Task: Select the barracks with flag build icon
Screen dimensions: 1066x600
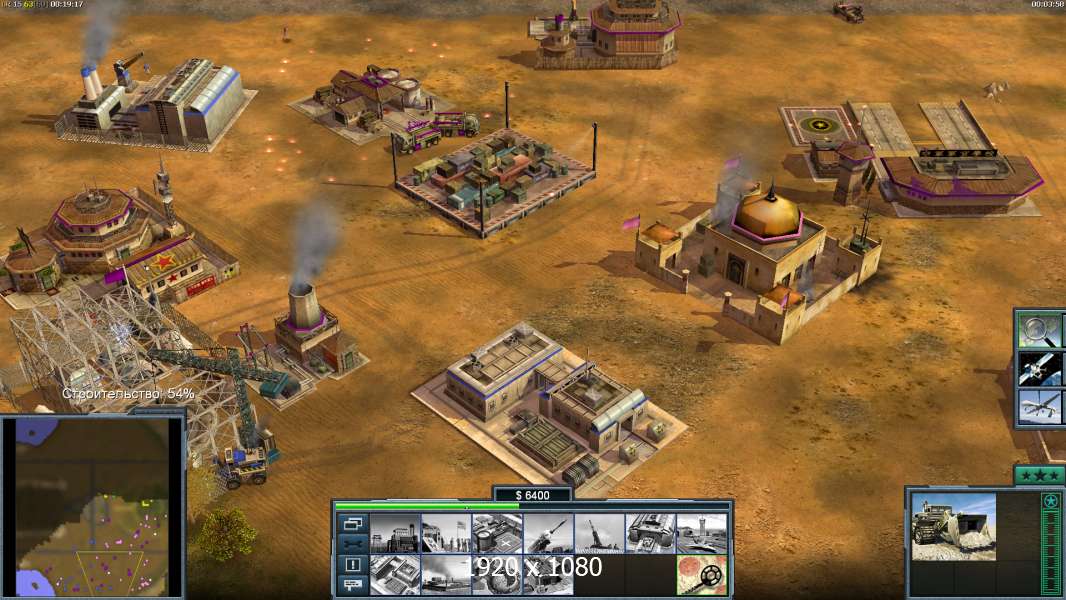Action: click(446, 534)
